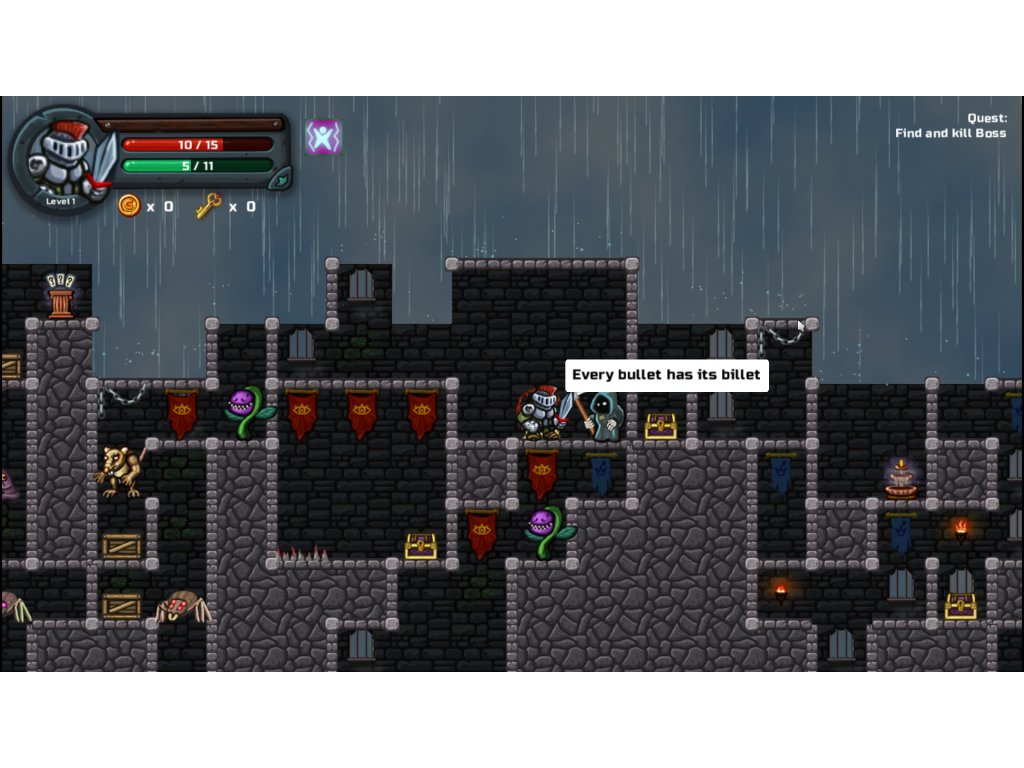Select the purple glowing figure status icon

pyautogui.click(x=323, y=137)
